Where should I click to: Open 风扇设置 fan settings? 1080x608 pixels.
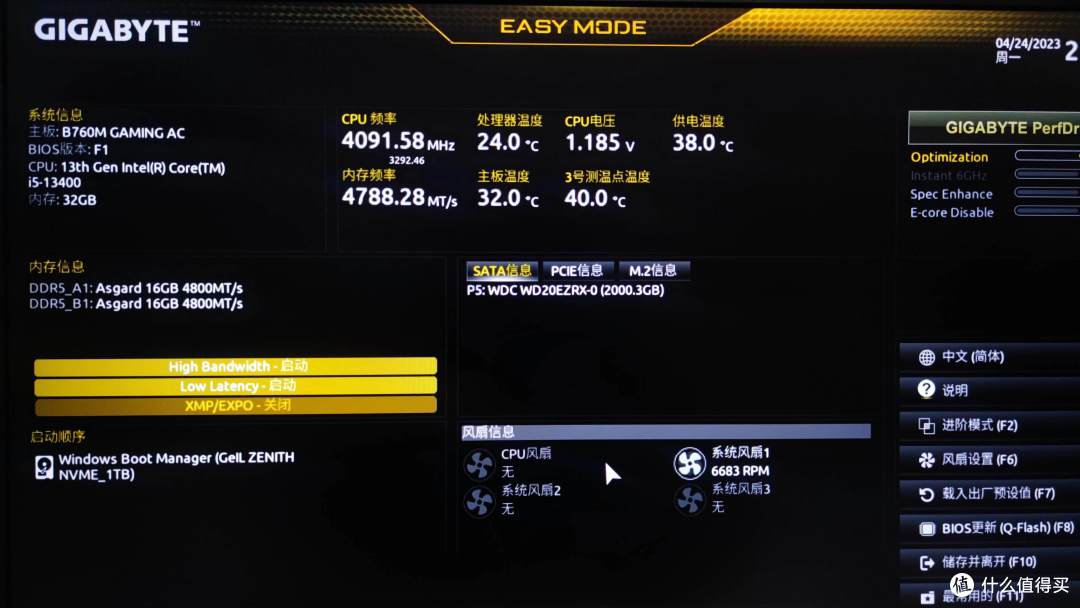pos(989,459)
